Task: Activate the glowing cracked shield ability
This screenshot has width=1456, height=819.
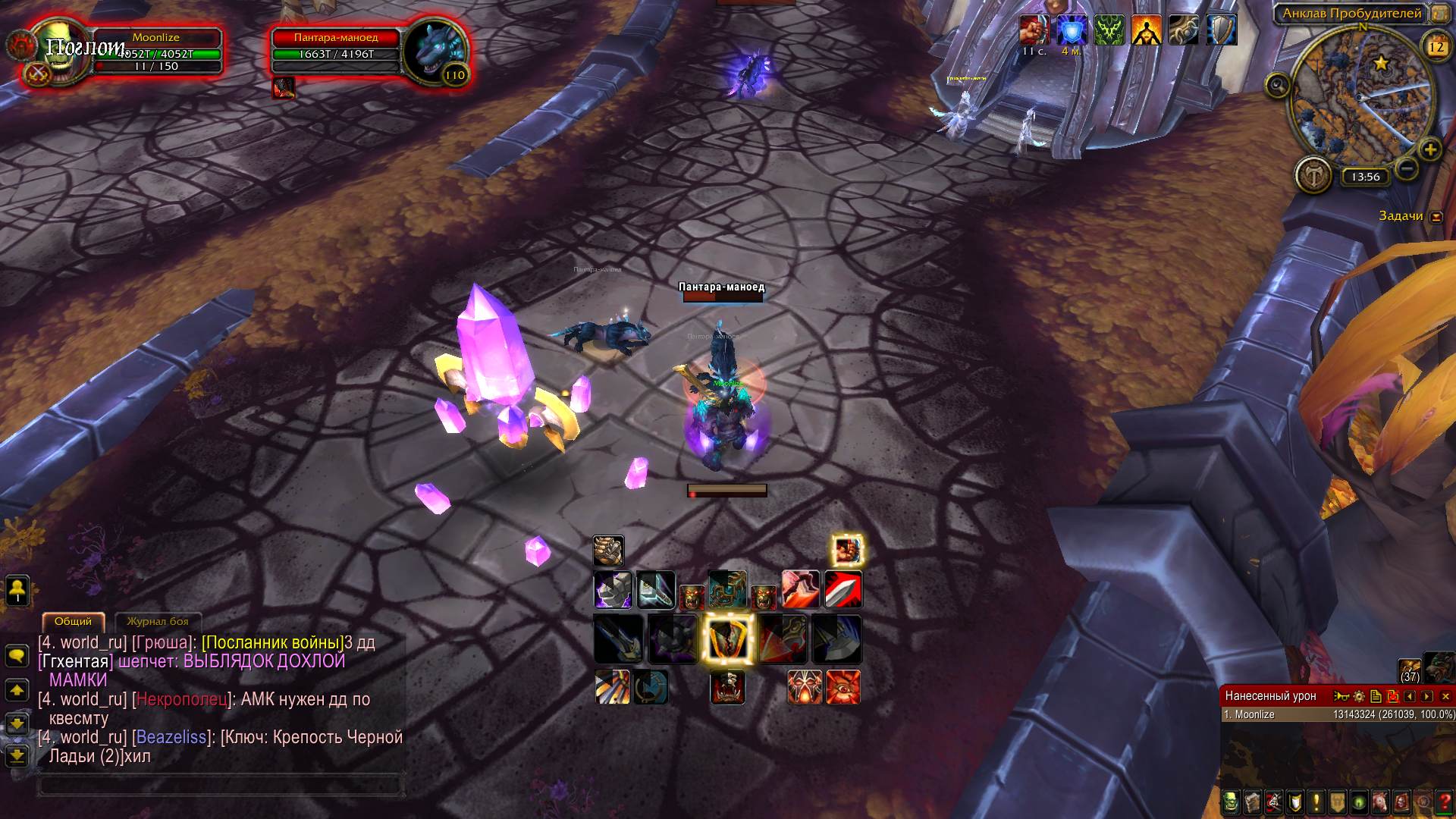Action: pos(728,639)
